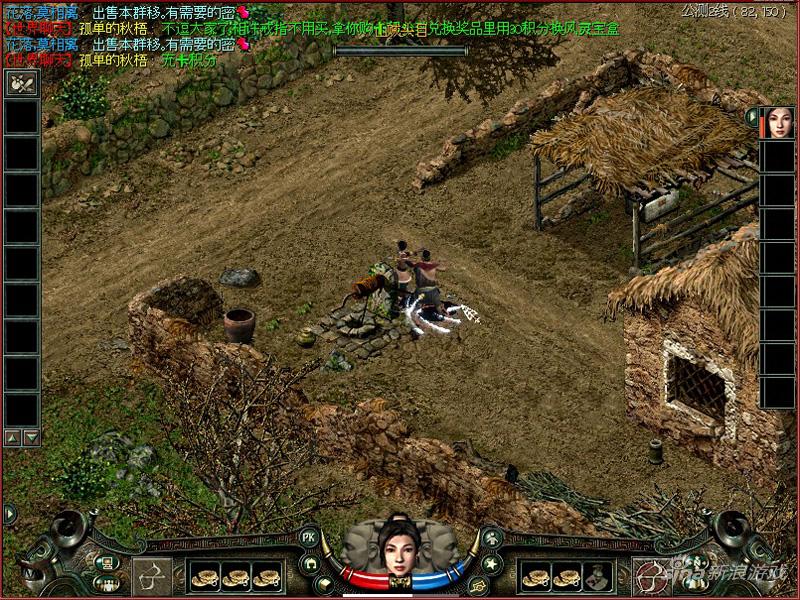Viewport: 800px width, 600px height.
Task: Open the cube icon round button
Action: tap(325, 584)
